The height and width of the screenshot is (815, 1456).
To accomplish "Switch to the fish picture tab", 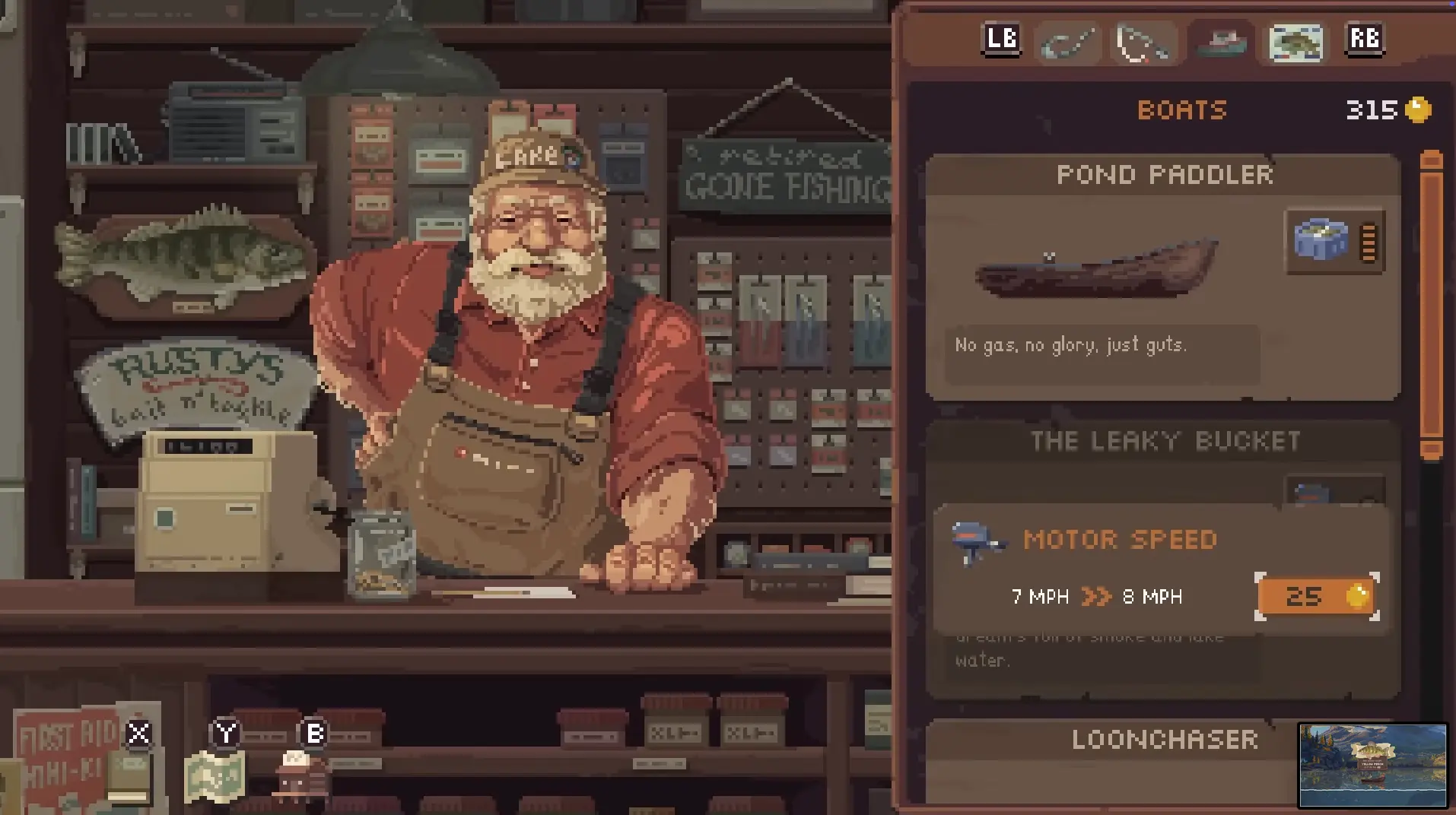I will click(x=1295, y=43).
